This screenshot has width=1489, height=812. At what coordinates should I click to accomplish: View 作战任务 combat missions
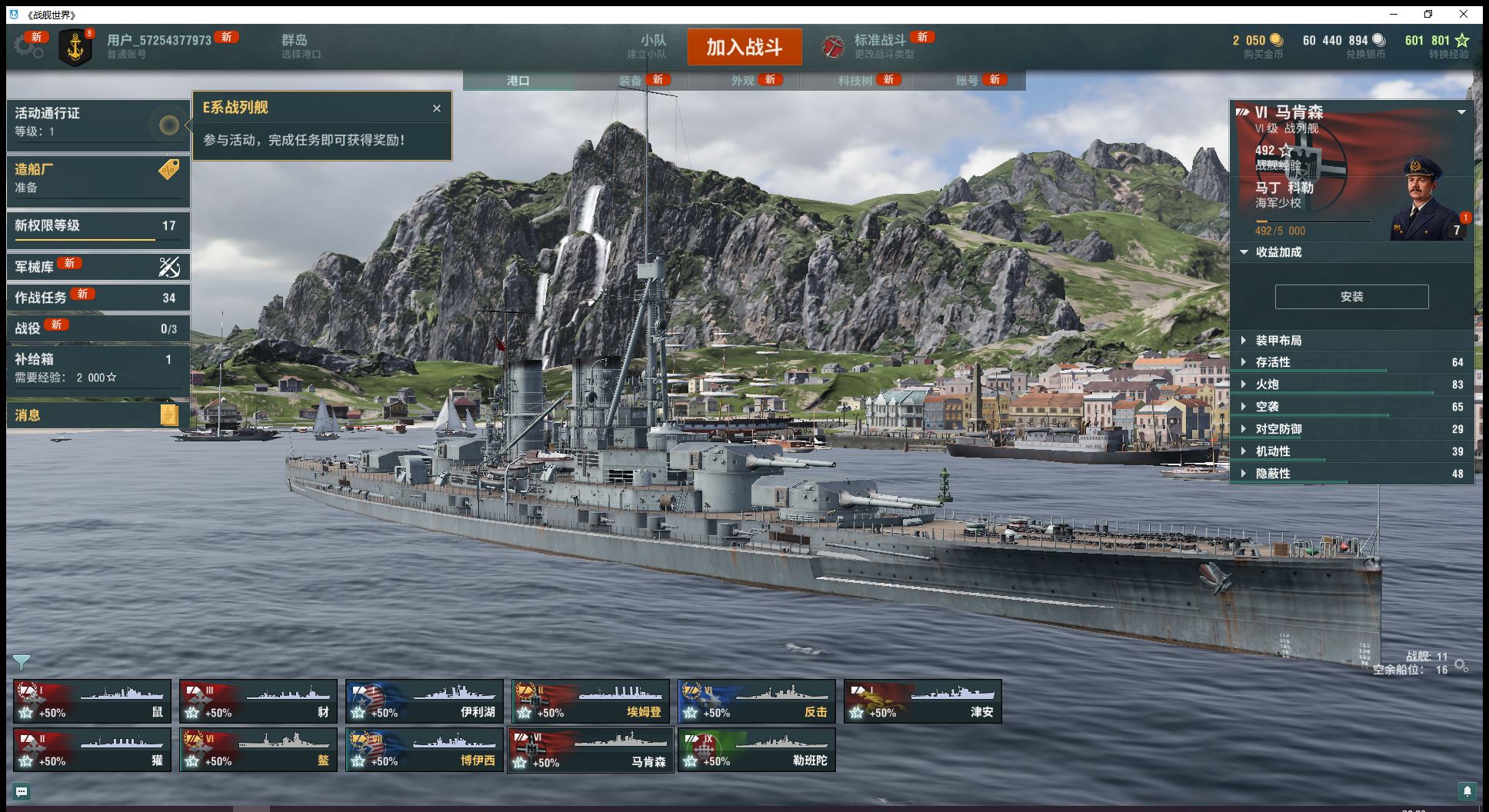(98, 298)
